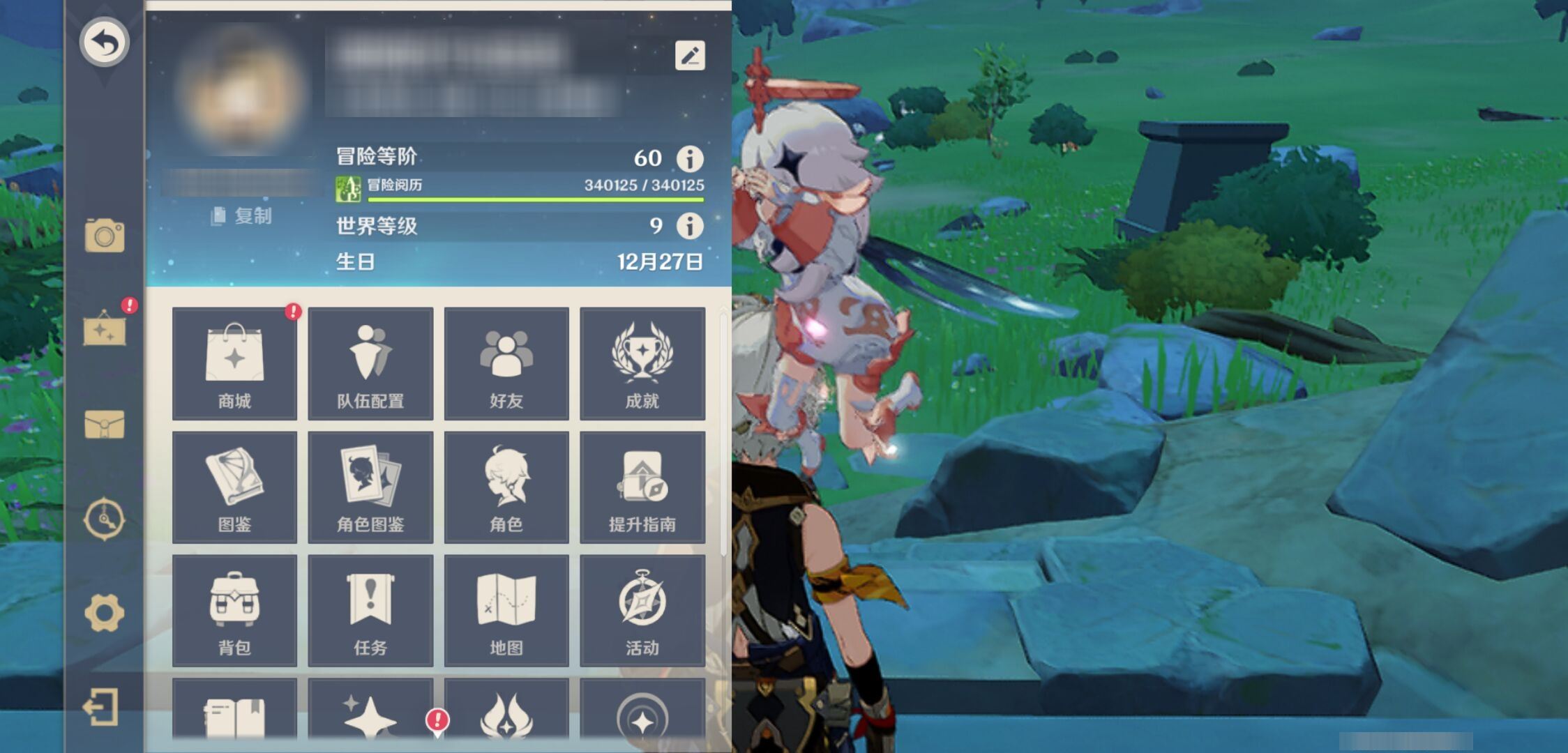Open the 好友 friends menu

click(506, 363)
